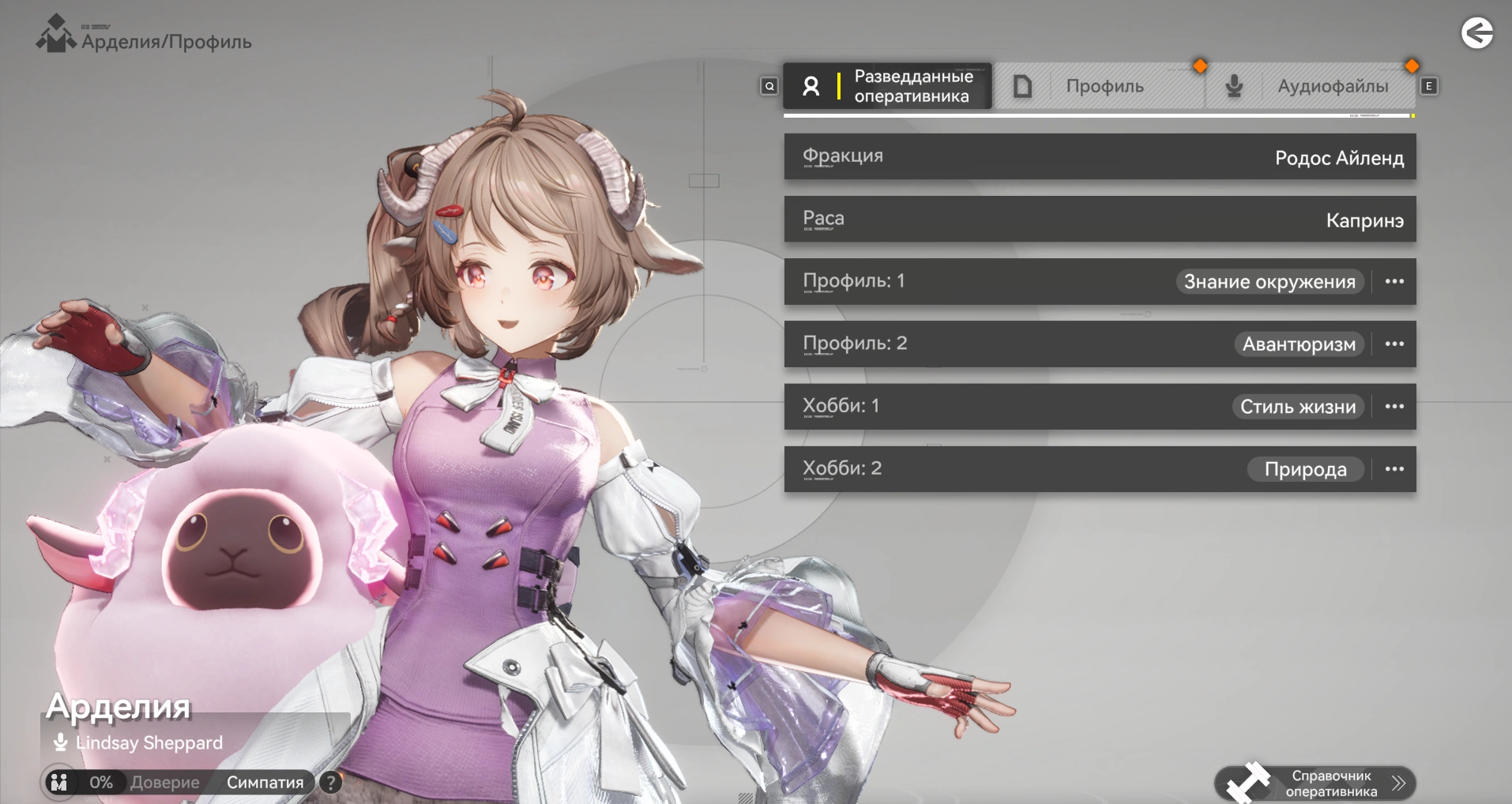Show more options for Авантюризм
The height and width of the screenshot is (804, 1512).
click(x=1394, y=344)
